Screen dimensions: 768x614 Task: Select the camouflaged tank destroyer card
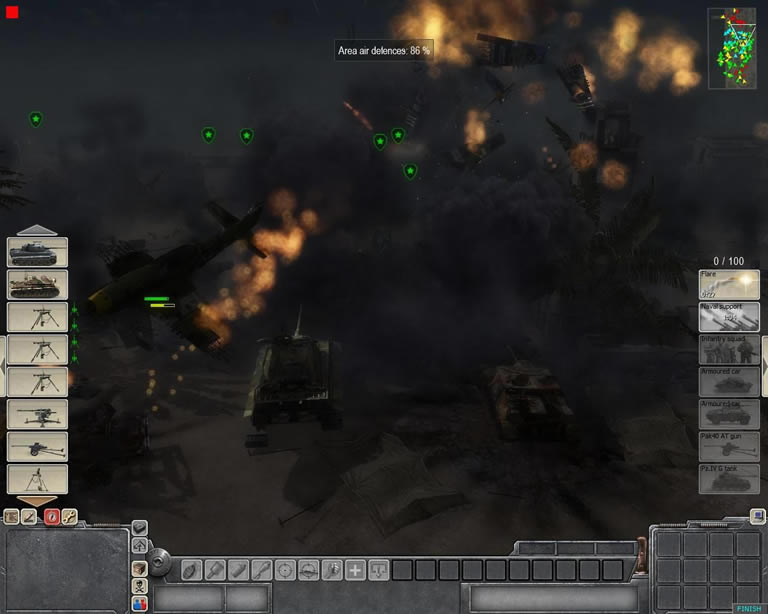point(38,285)
